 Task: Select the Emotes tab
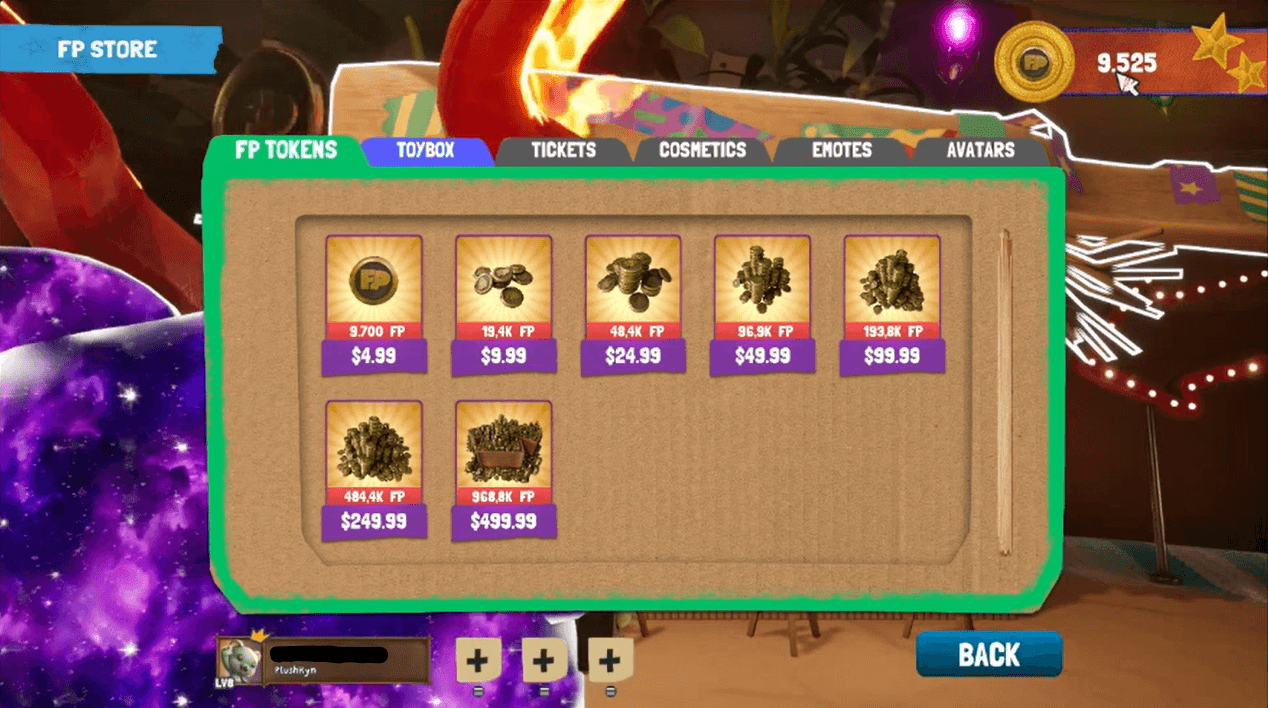(841, 151)
